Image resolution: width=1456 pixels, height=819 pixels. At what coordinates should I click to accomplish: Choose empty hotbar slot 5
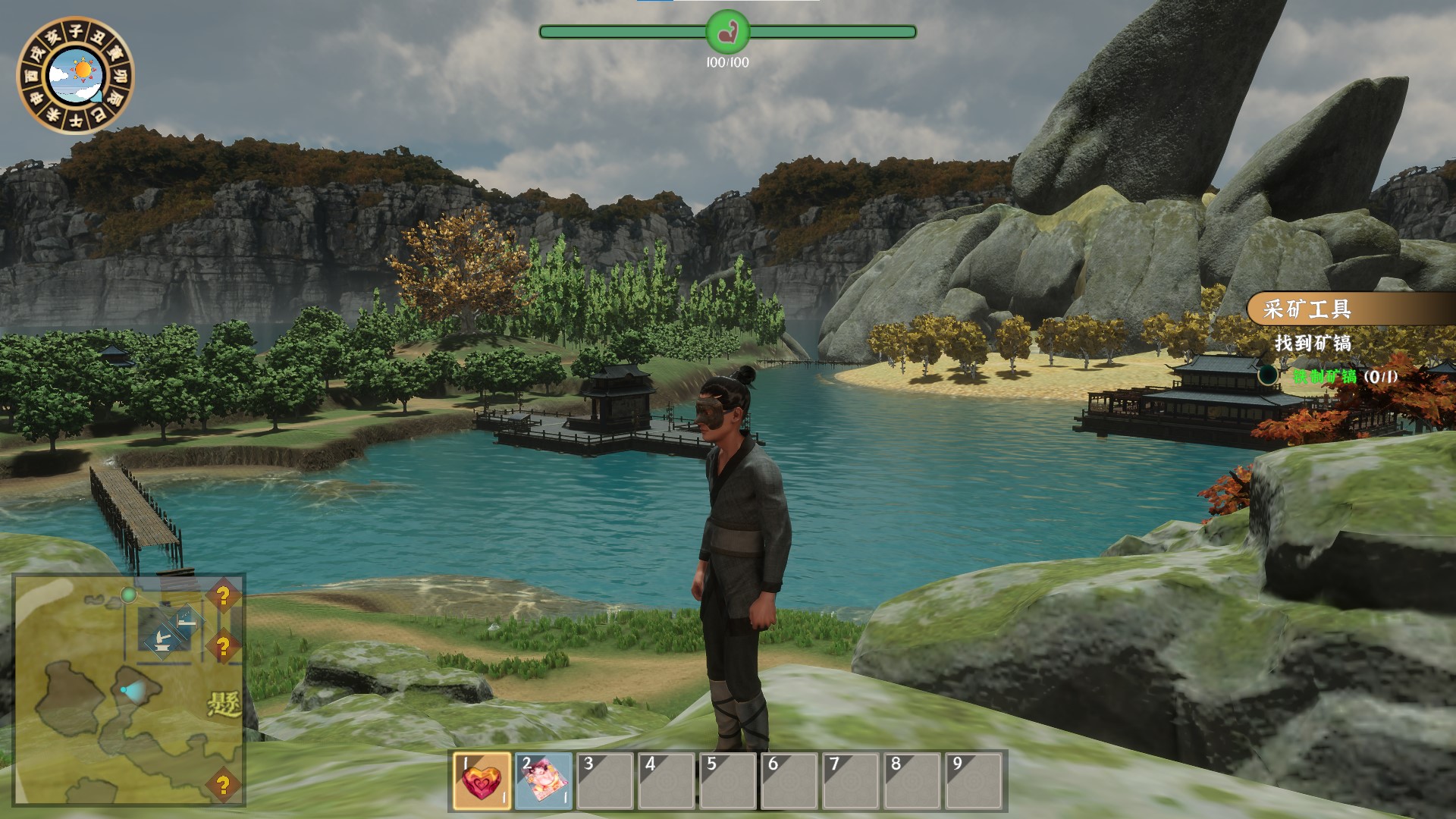(728, 781)
